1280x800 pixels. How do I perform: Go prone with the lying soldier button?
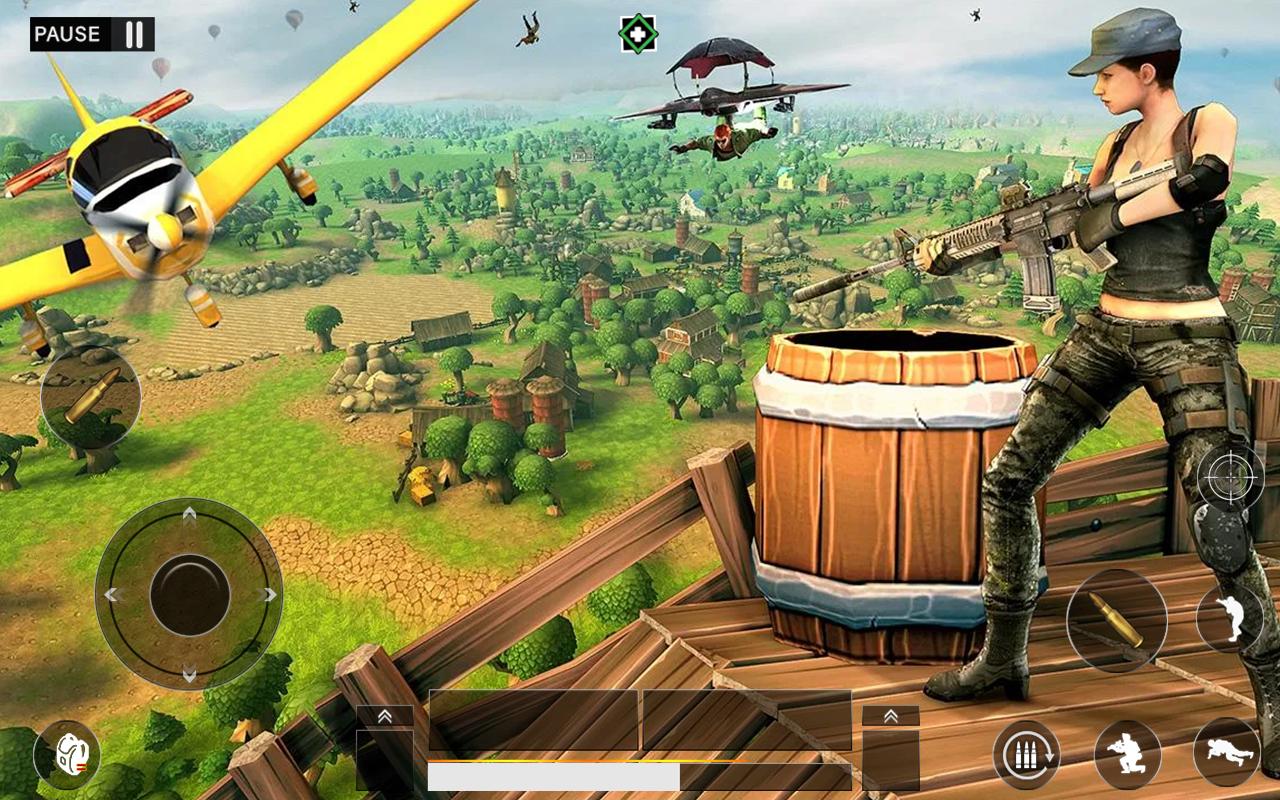tap(1226, 752)
